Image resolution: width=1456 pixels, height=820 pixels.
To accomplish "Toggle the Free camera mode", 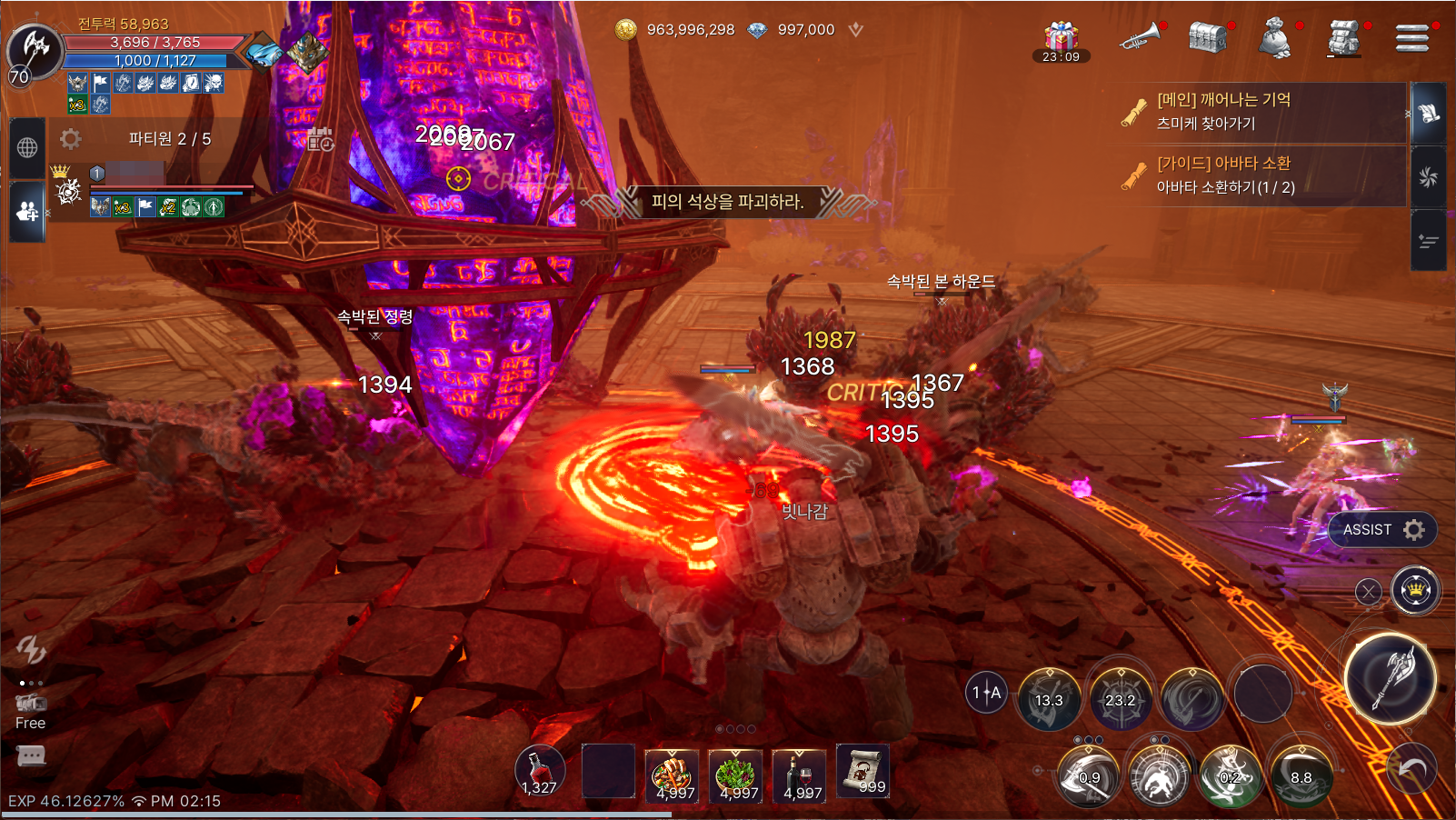I will pos(30,711).
